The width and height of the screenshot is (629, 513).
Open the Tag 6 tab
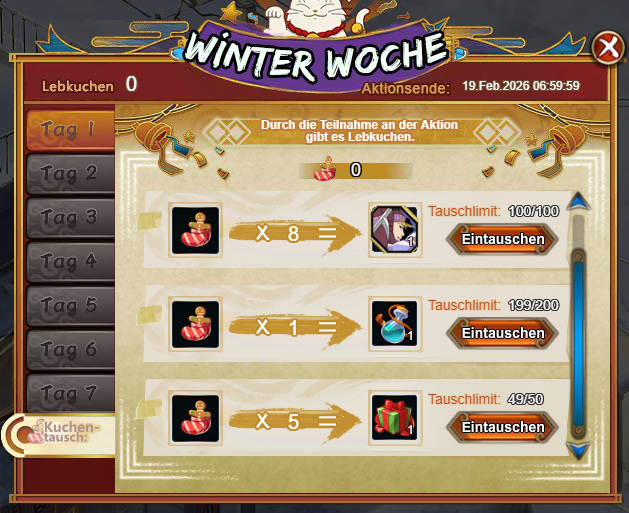click(x=68, y=349)
